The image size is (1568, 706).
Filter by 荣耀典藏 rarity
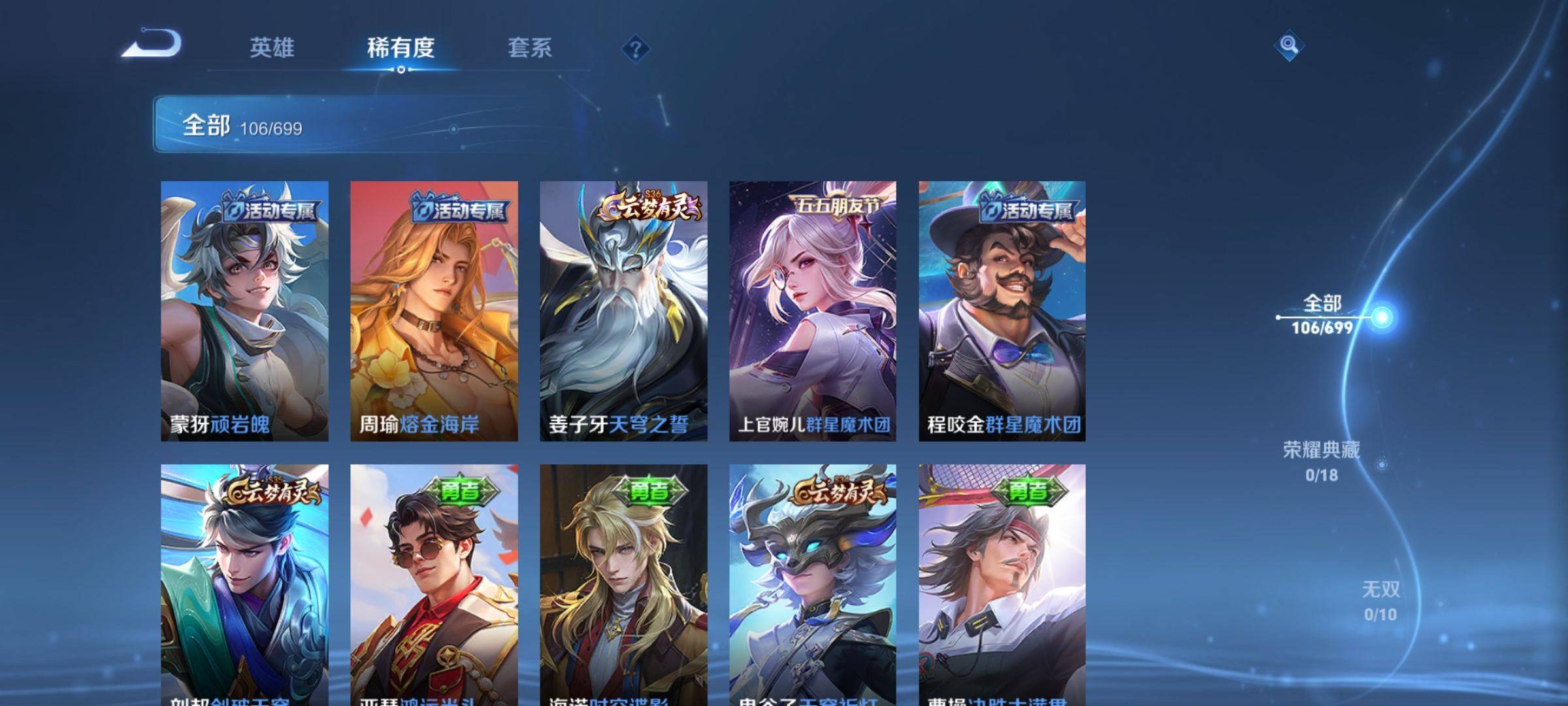coord(1322,461)
